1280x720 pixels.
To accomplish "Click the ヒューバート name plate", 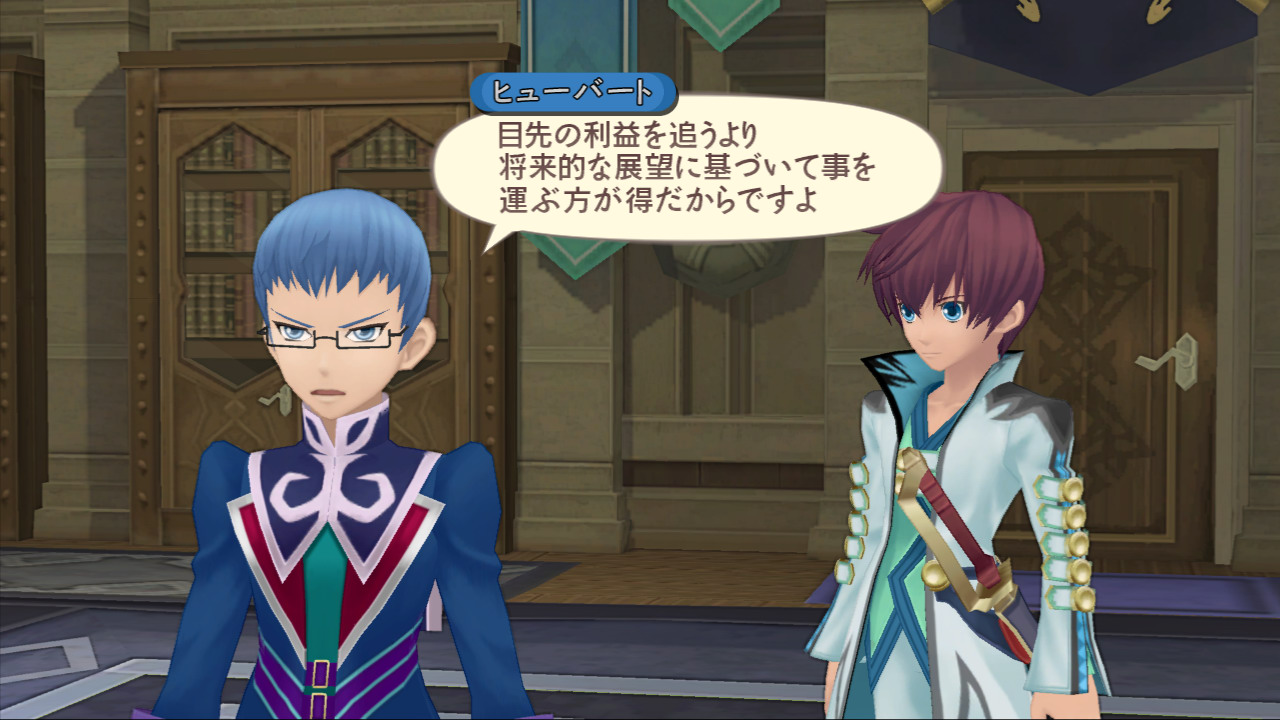I will [573, 89].
